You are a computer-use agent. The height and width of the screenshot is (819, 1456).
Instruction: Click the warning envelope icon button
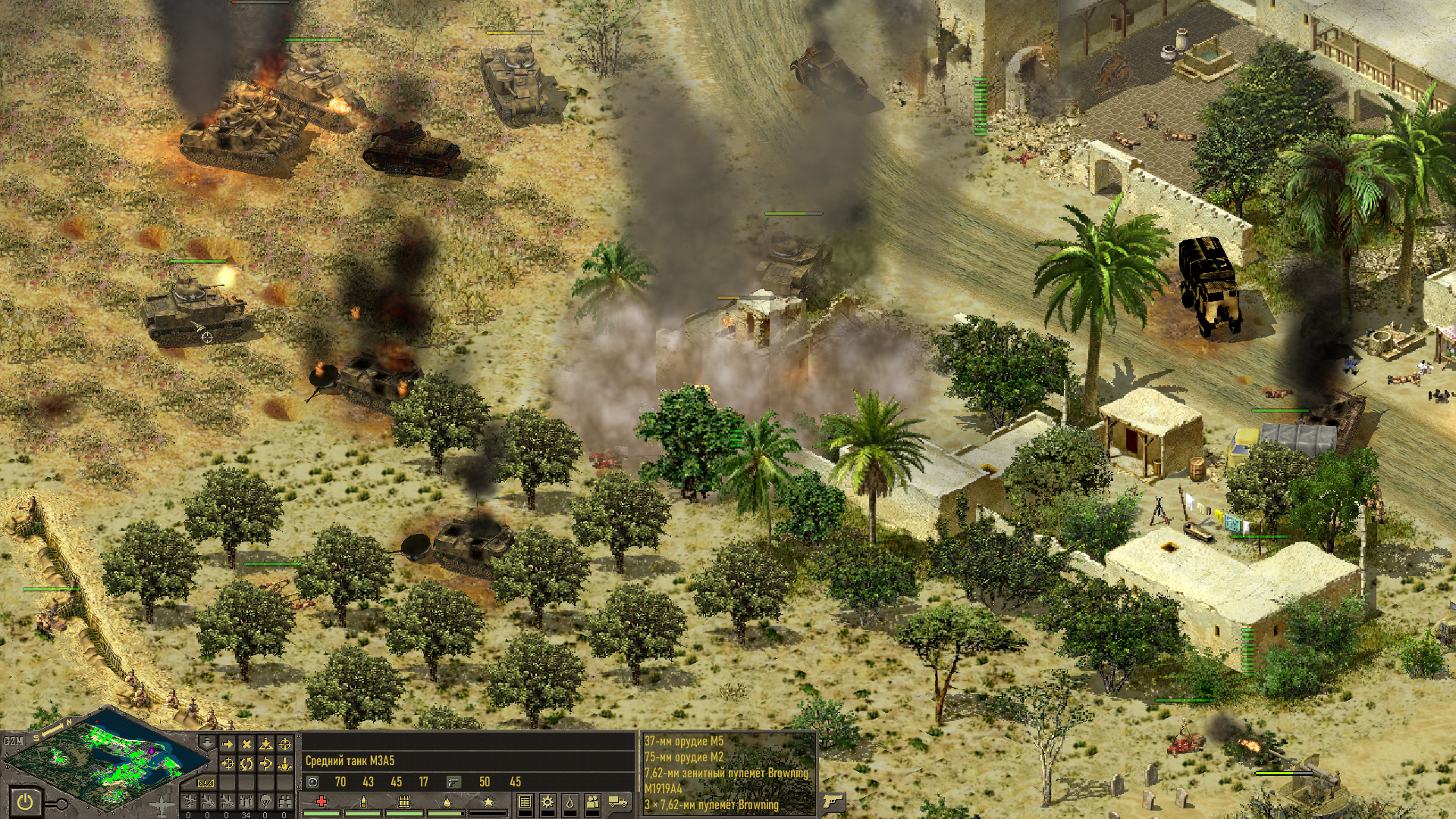[x=206, y=783]
